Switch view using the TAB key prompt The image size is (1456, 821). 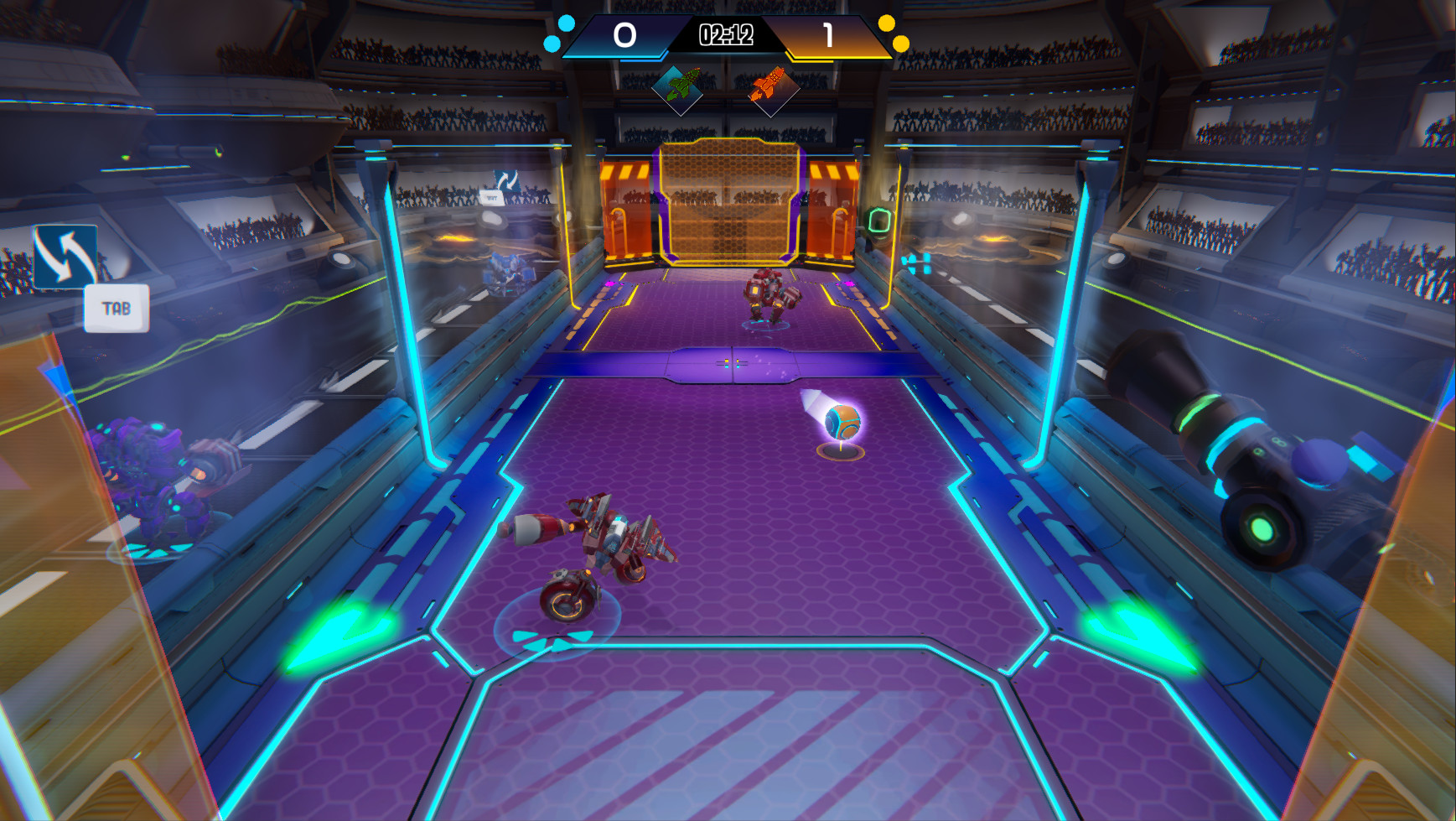[116, 307]
